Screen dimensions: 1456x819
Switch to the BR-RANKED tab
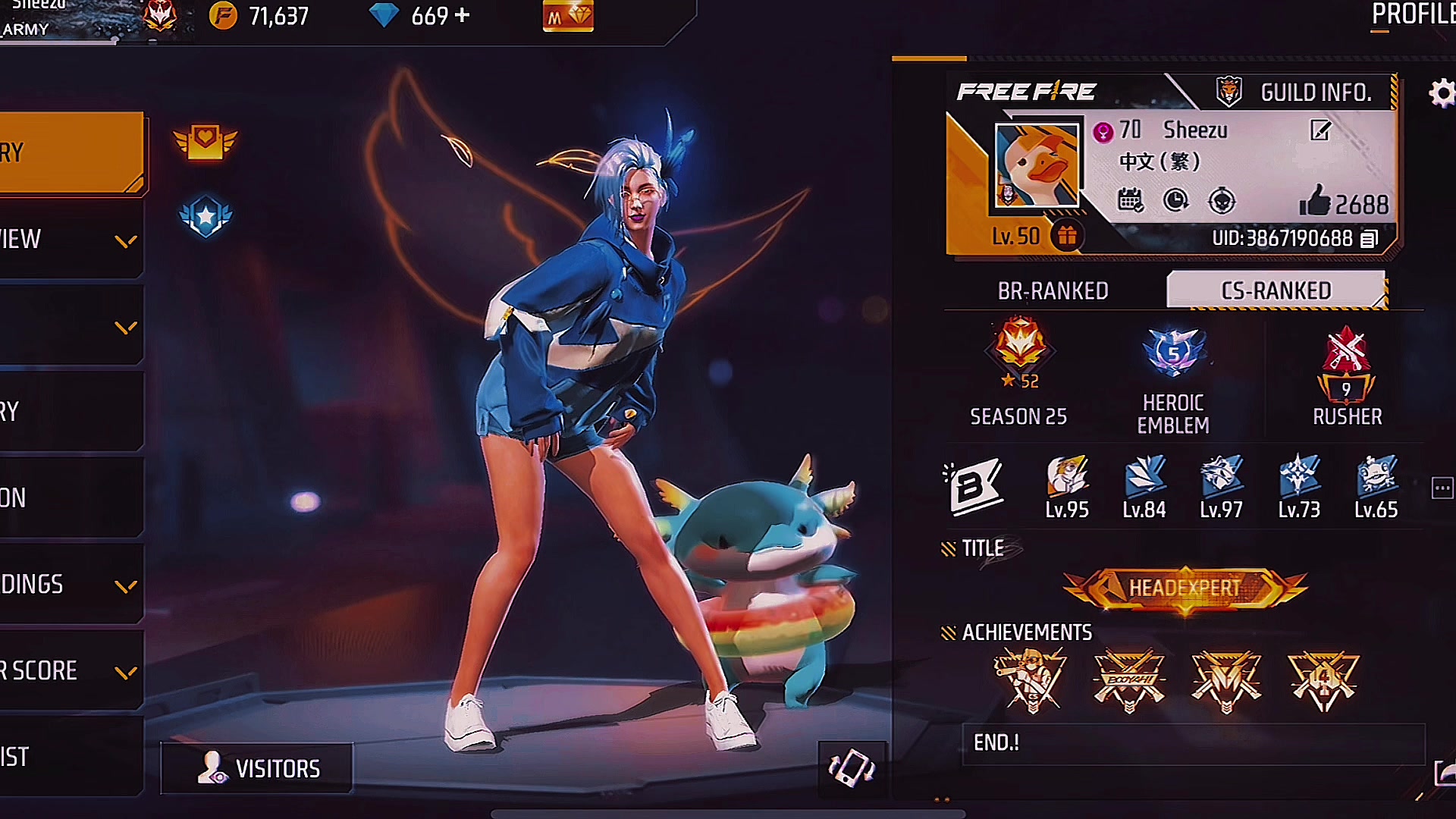[x=1053, y=291]
